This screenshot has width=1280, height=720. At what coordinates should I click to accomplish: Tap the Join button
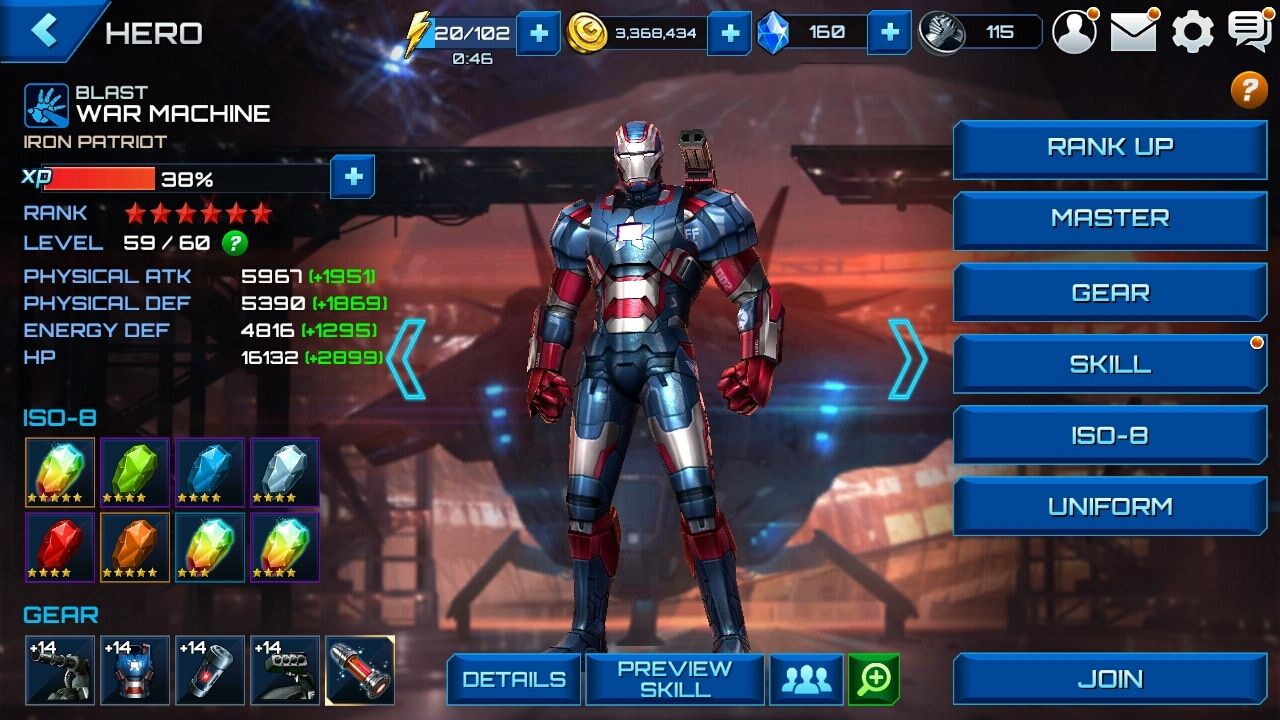pyautogui.click(x=1110, y=680)
